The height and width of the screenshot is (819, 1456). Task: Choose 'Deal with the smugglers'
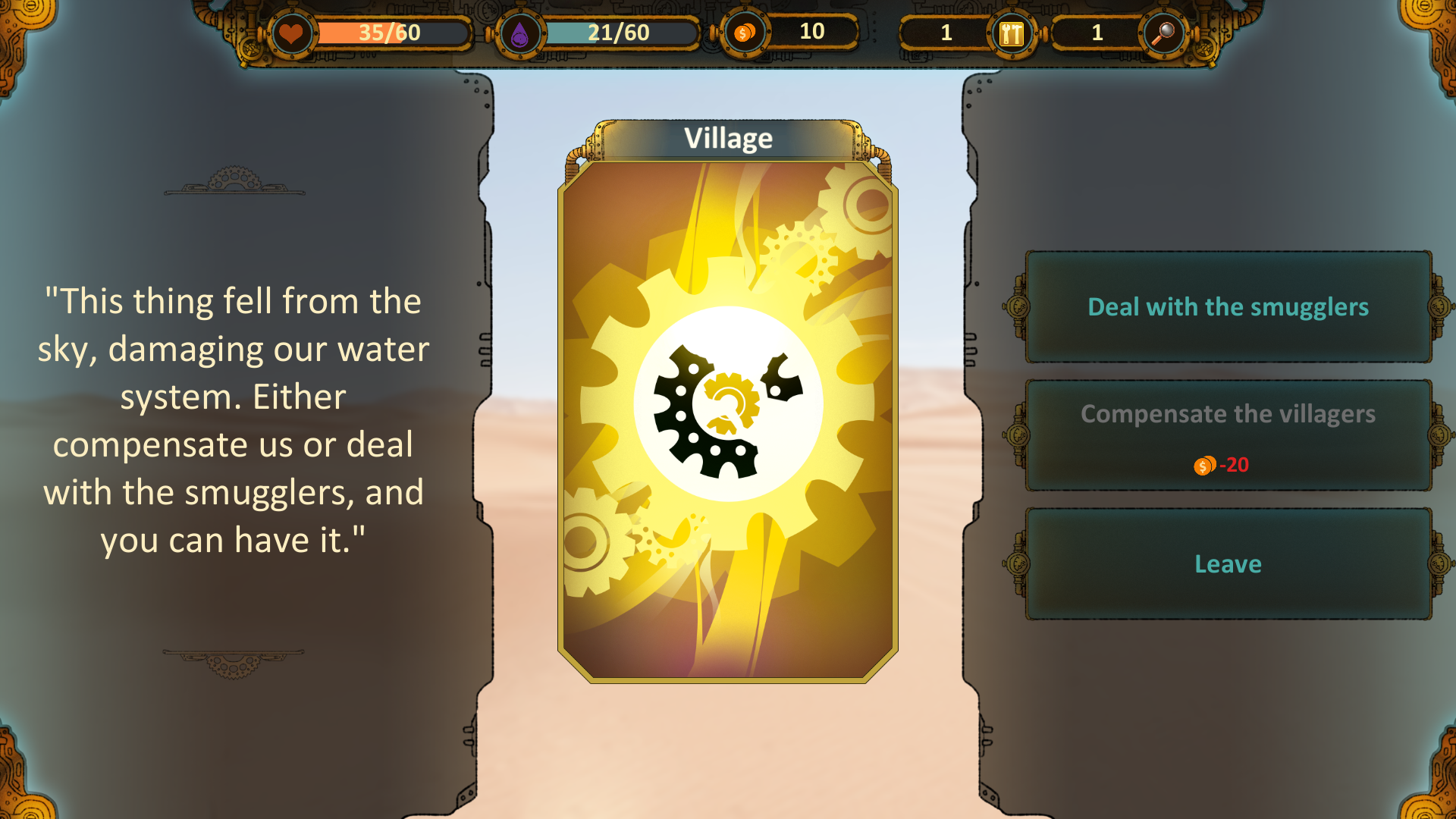click(1228, 308)
